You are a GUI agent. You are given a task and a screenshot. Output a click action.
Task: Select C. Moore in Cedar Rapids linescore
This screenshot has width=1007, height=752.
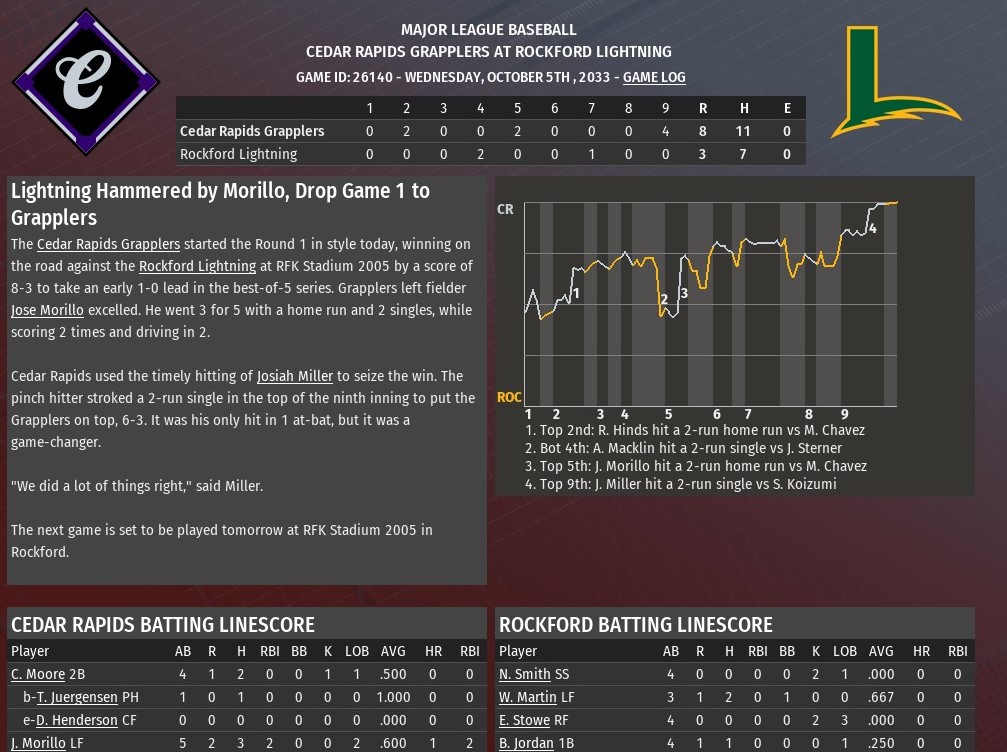click(x=38, y=675)
